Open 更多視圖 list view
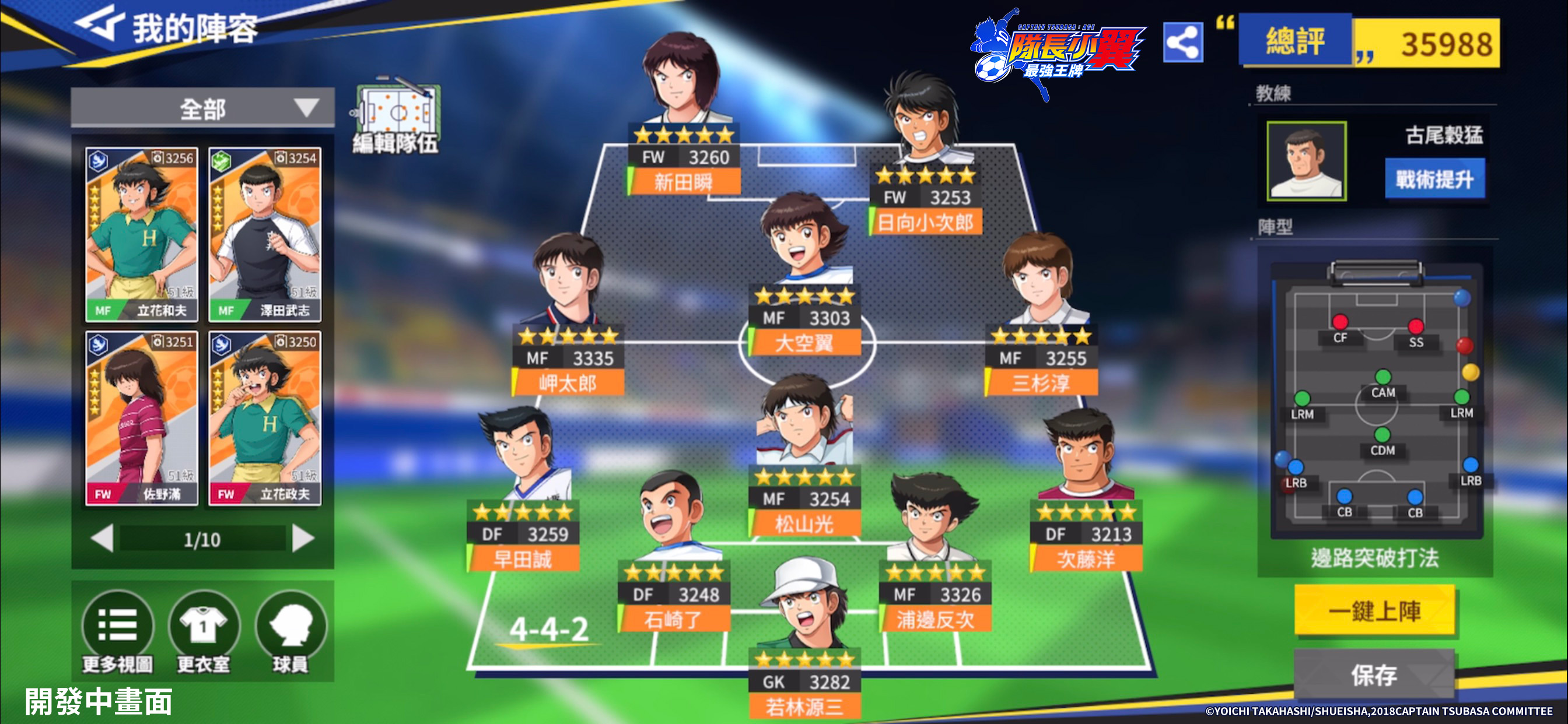This screenshot has width=1568, height=724. pos(117,631)
